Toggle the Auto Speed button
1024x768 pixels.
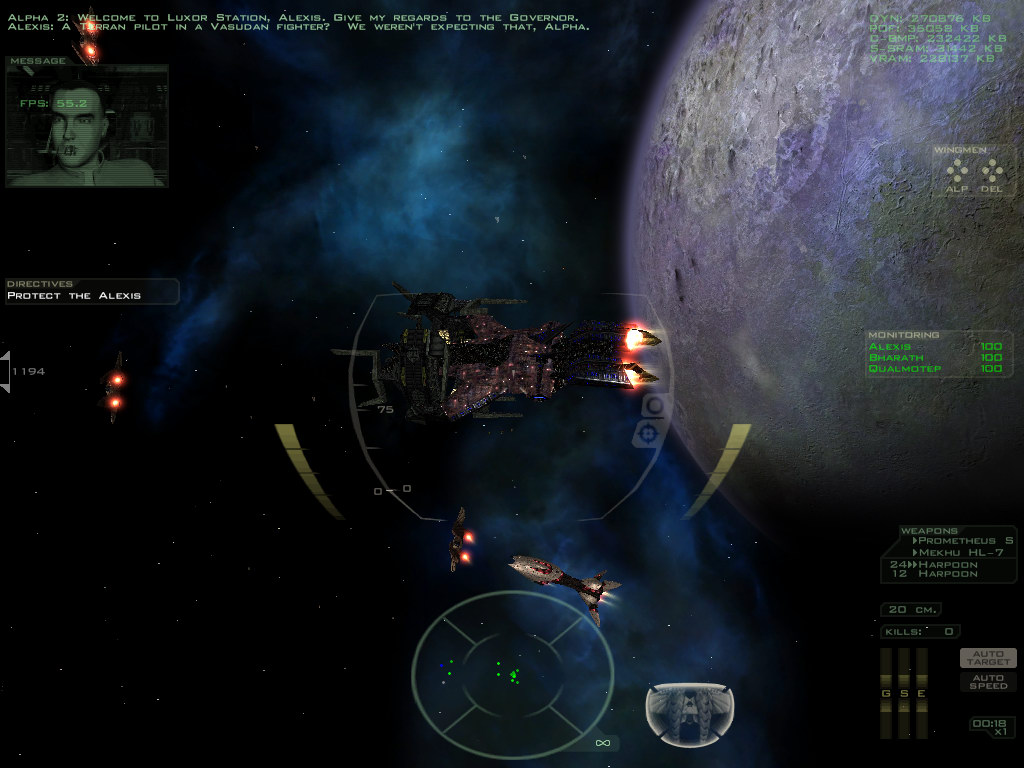pyautogui.click(x=988, y=681)
